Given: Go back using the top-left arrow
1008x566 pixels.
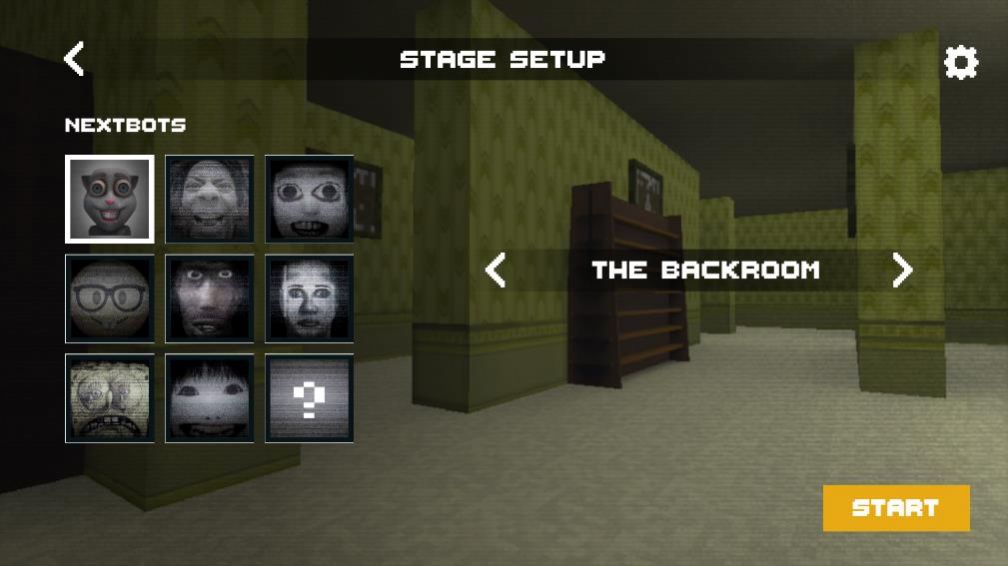Looking at the screenshot, I should (74, 59).
